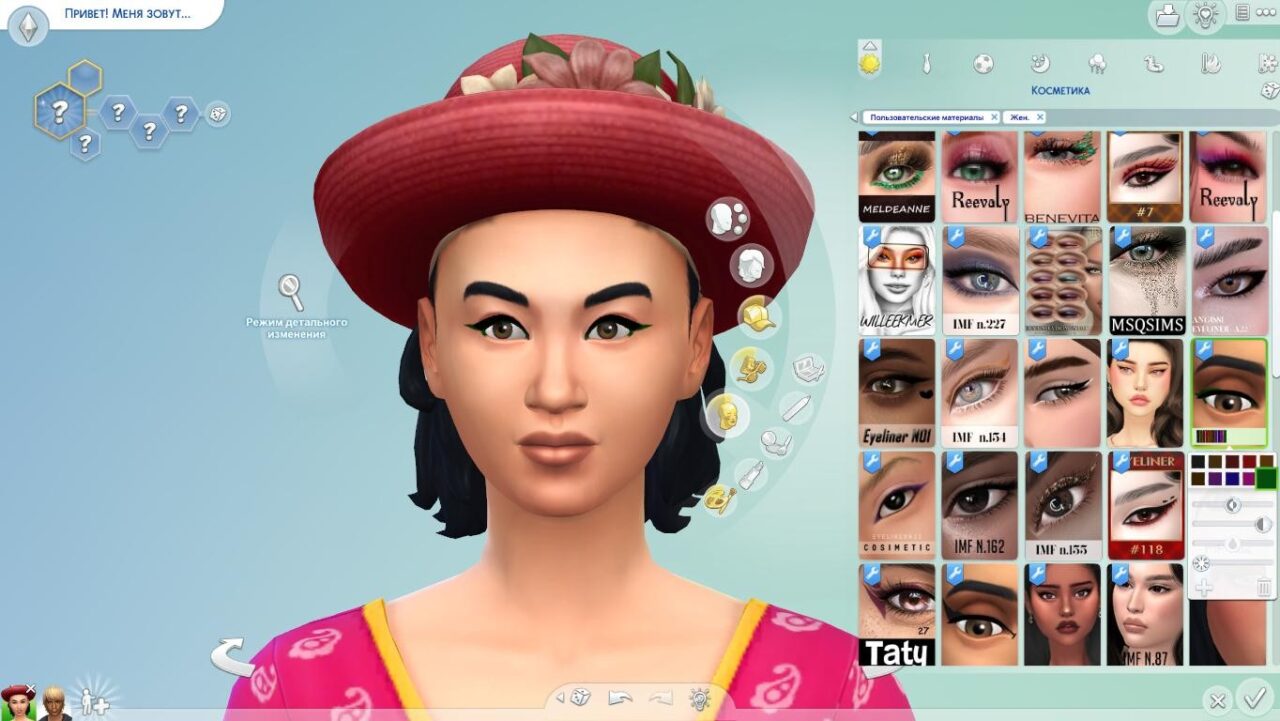
Task: Remove the Пользовательские материалы filter
Action: tap(994, 117)
